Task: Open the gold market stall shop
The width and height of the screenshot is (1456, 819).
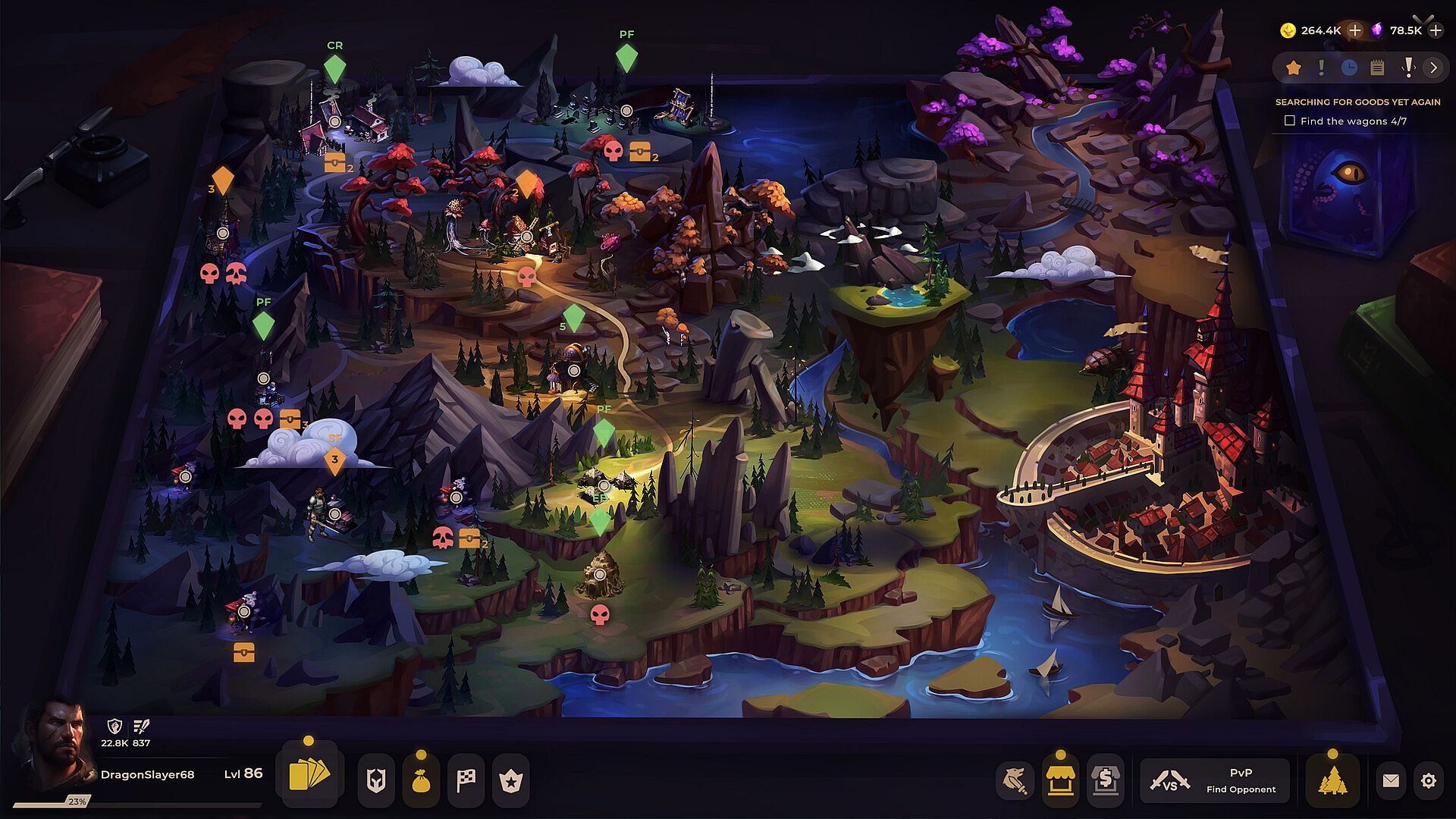Action: coord(1060,780)
